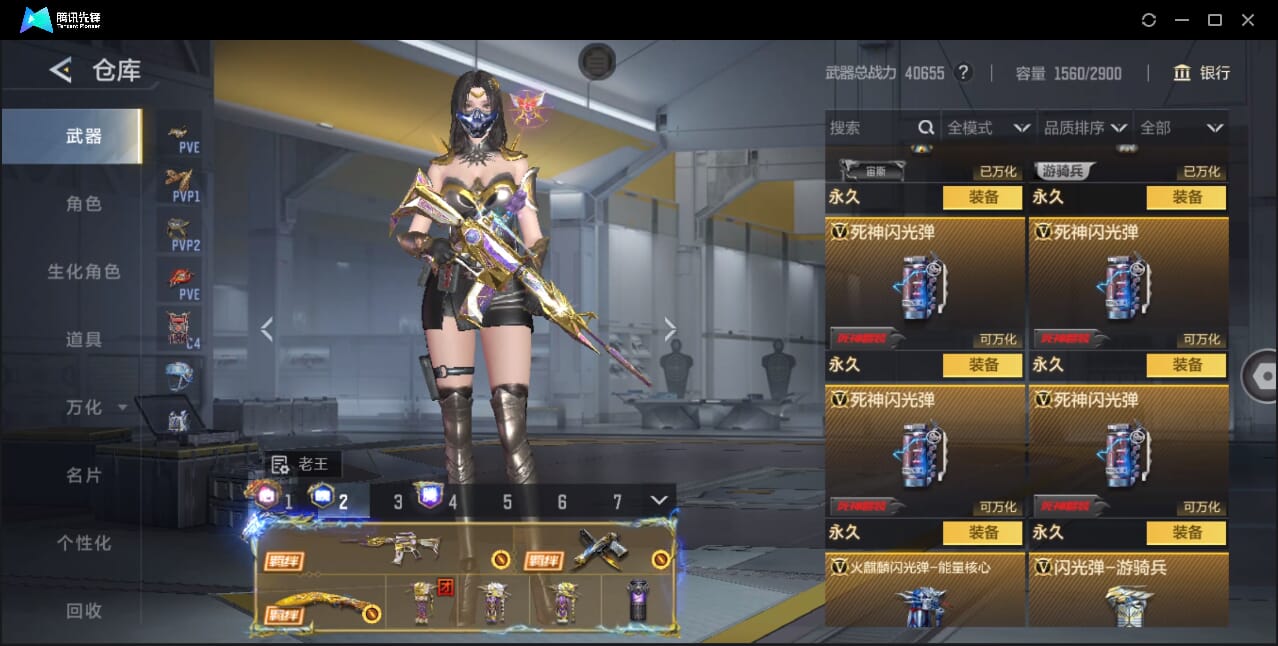Expand the 万化 category

click(x=95, y=408)
